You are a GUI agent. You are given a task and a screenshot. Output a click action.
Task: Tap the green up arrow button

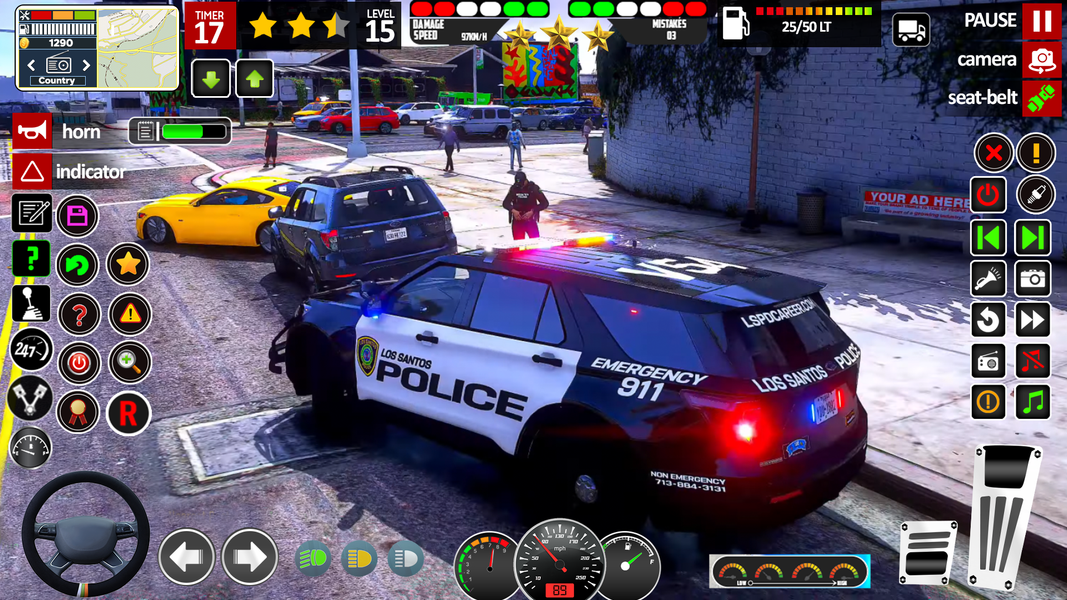tap(254, 78)
